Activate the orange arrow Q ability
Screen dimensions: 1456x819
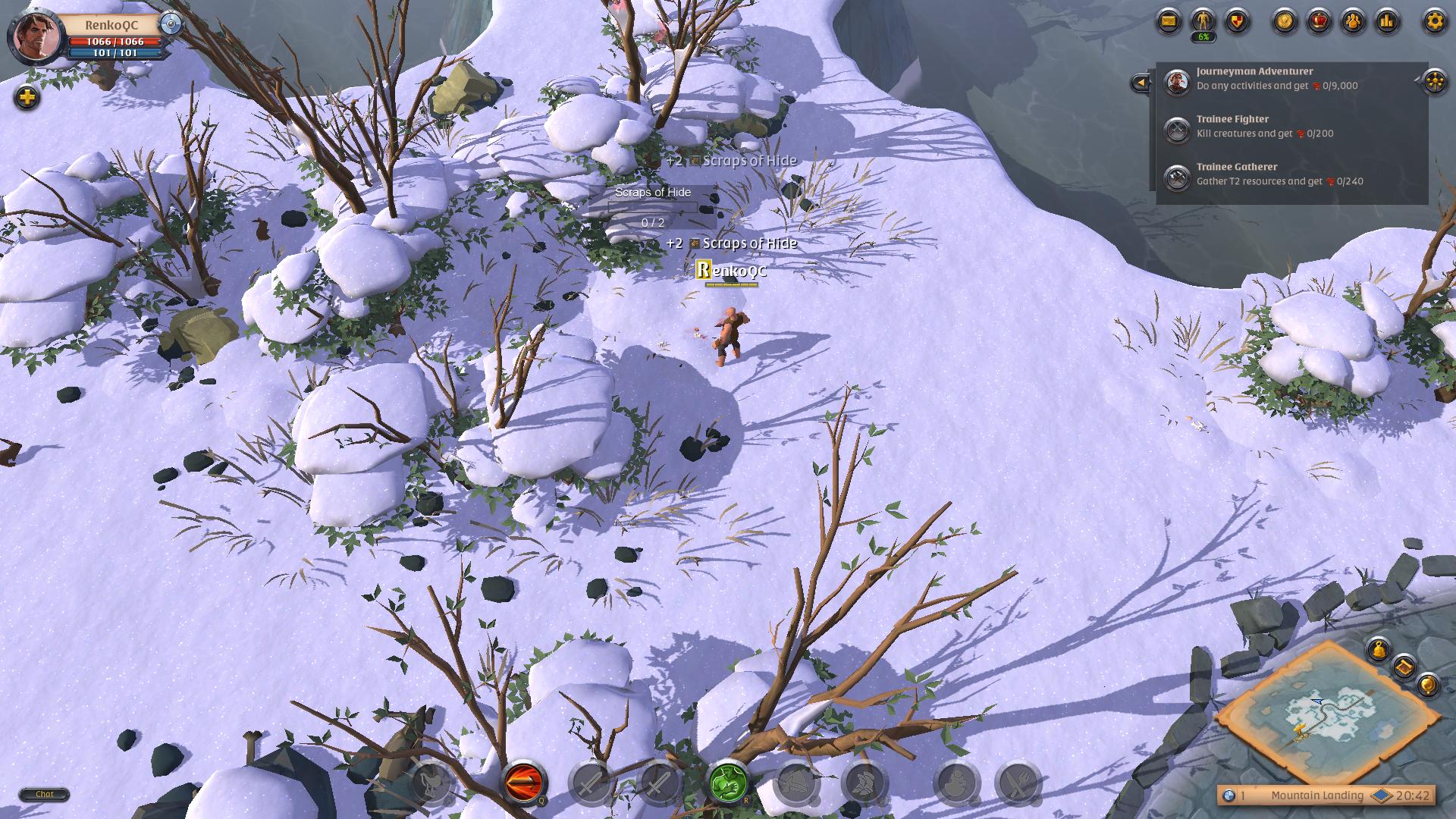coord(523,782)
